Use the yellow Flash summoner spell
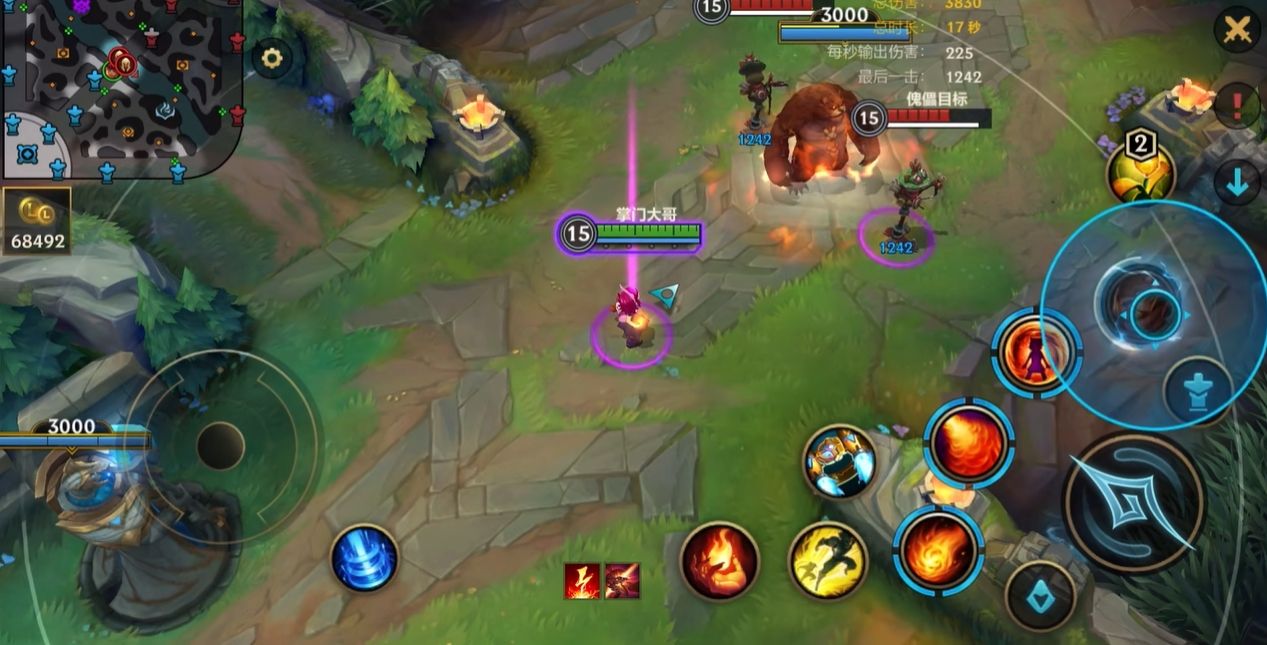 coord(827,561)
